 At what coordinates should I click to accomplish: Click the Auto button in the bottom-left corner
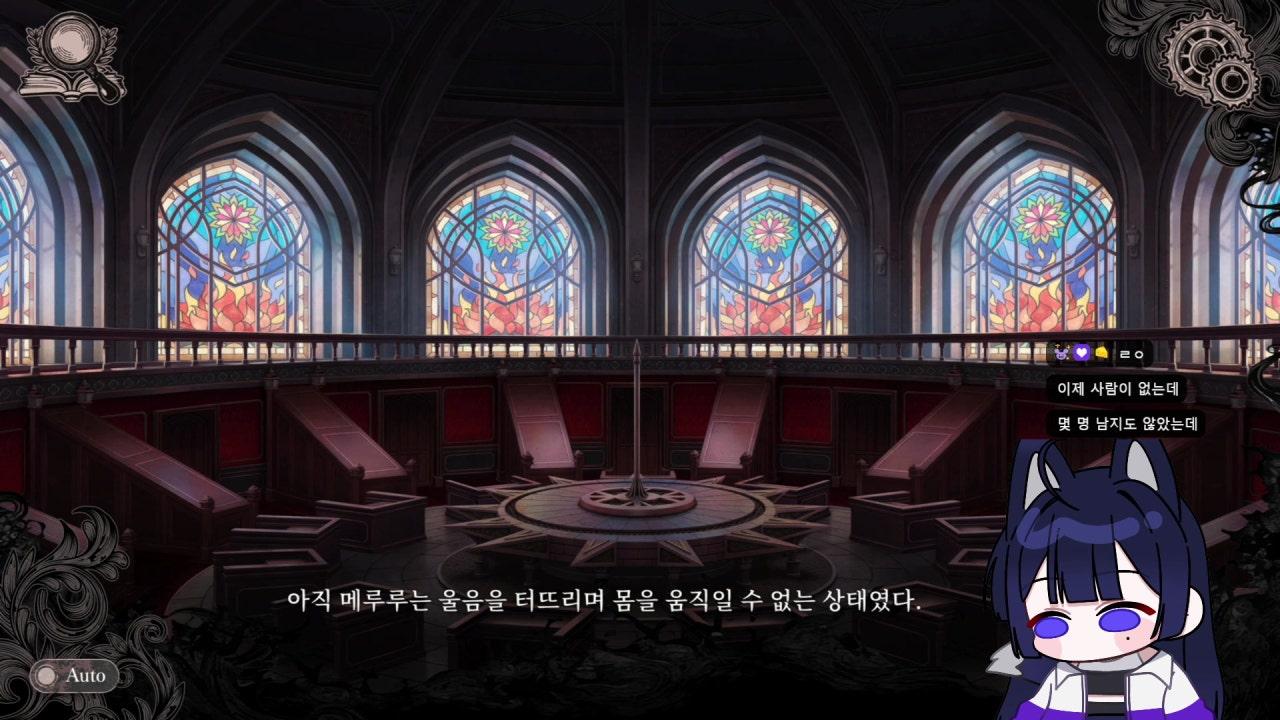tap(75, 676)
